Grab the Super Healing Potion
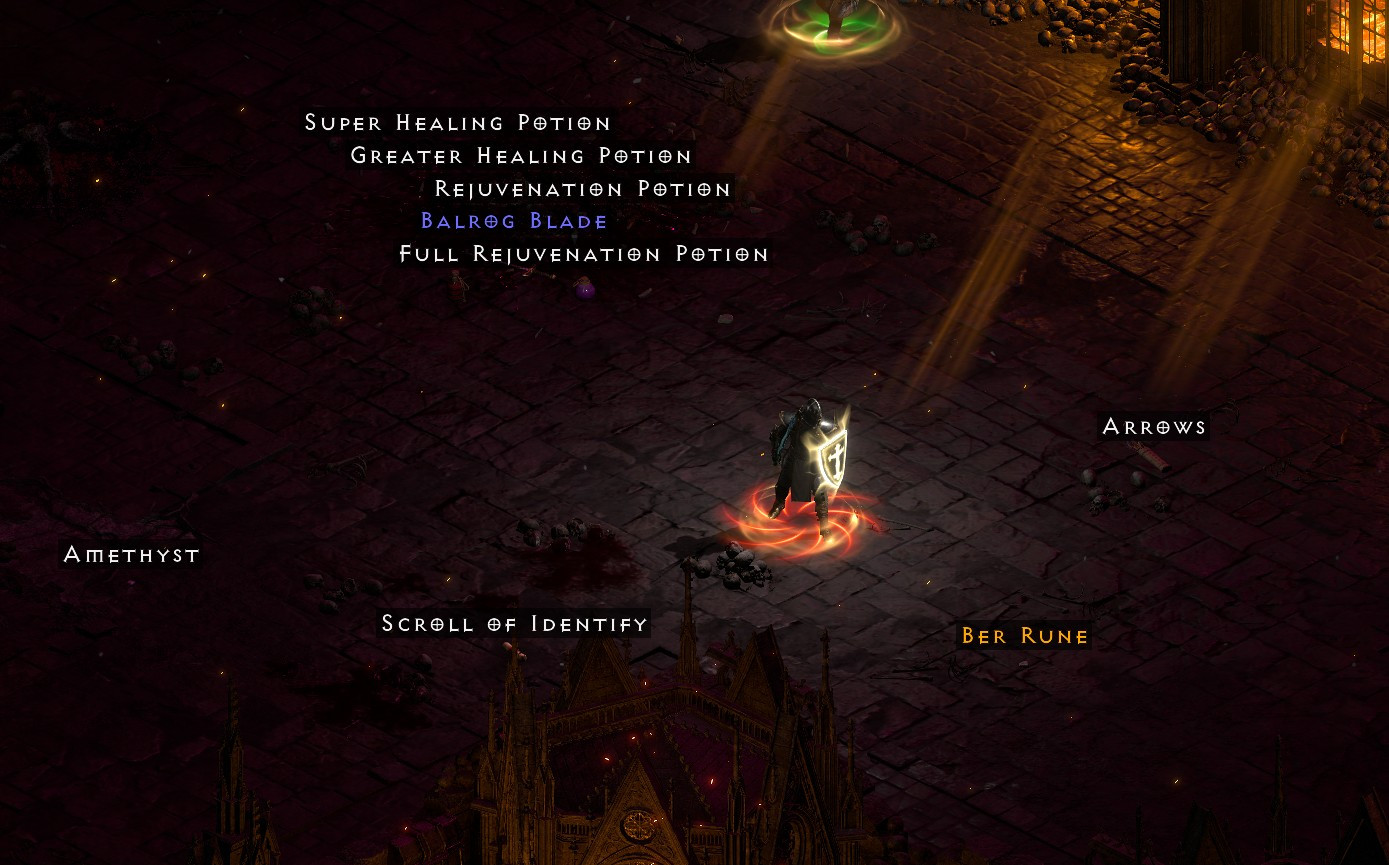Image resolution: width=1389 pixels, height=865 pixels. pos(457,122)
